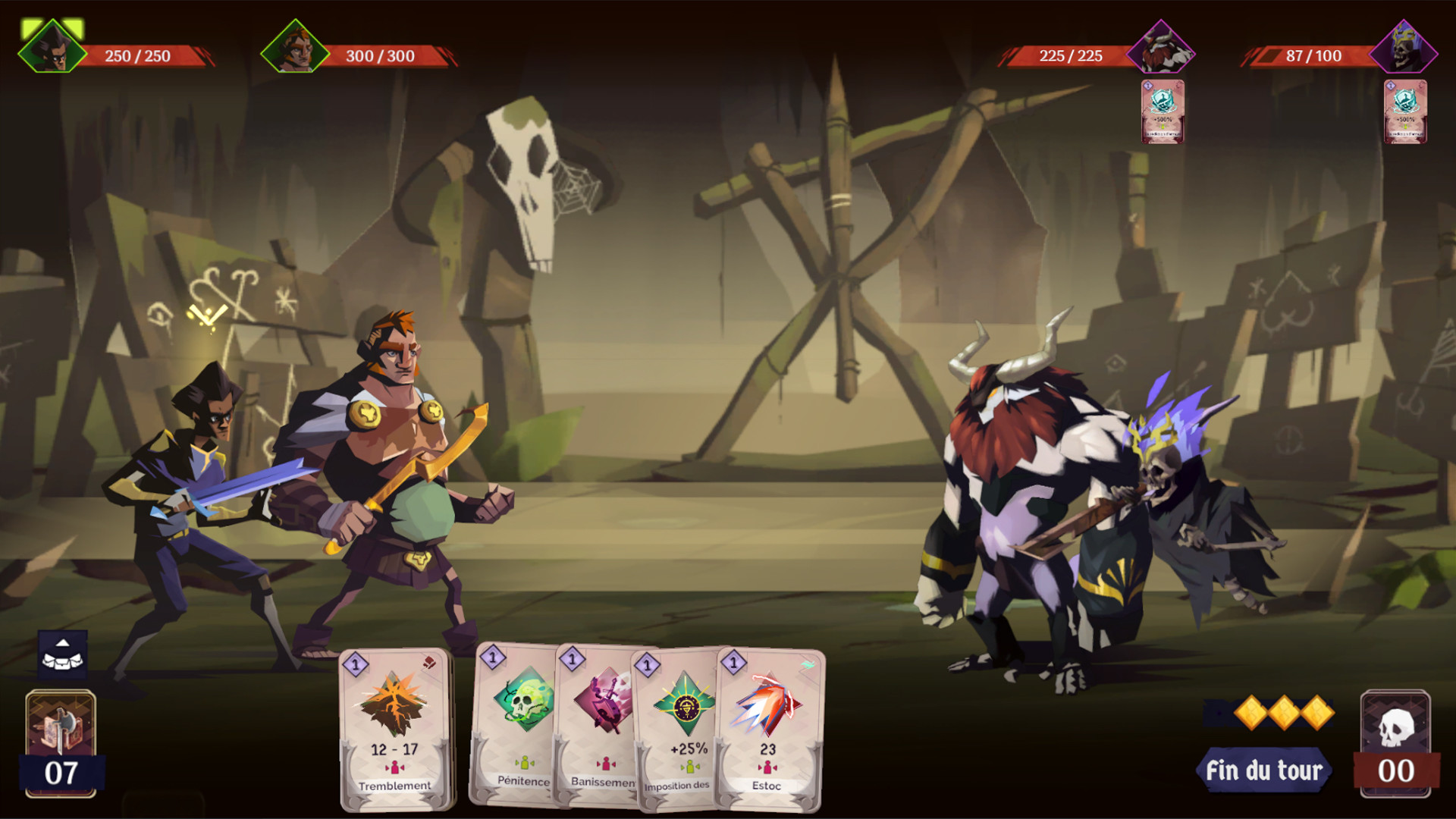
Task: End the turn with Fin du tour
Action: [1264, 770]
